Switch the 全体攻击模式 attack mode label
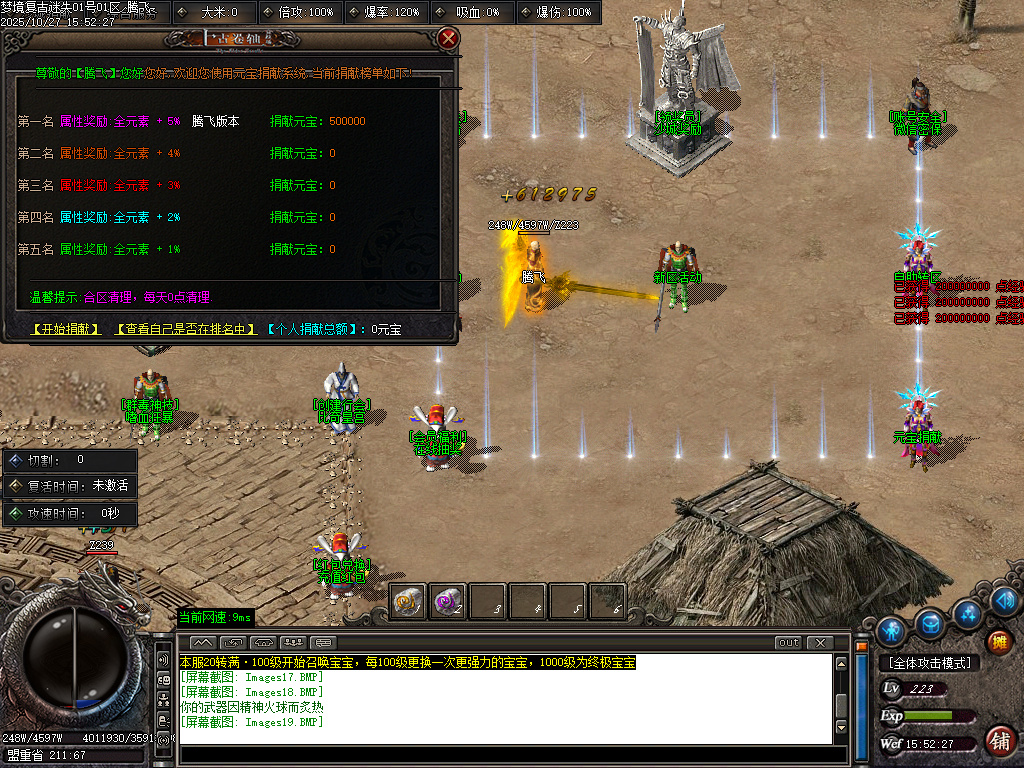1024x768 pixels. [929, 663]
